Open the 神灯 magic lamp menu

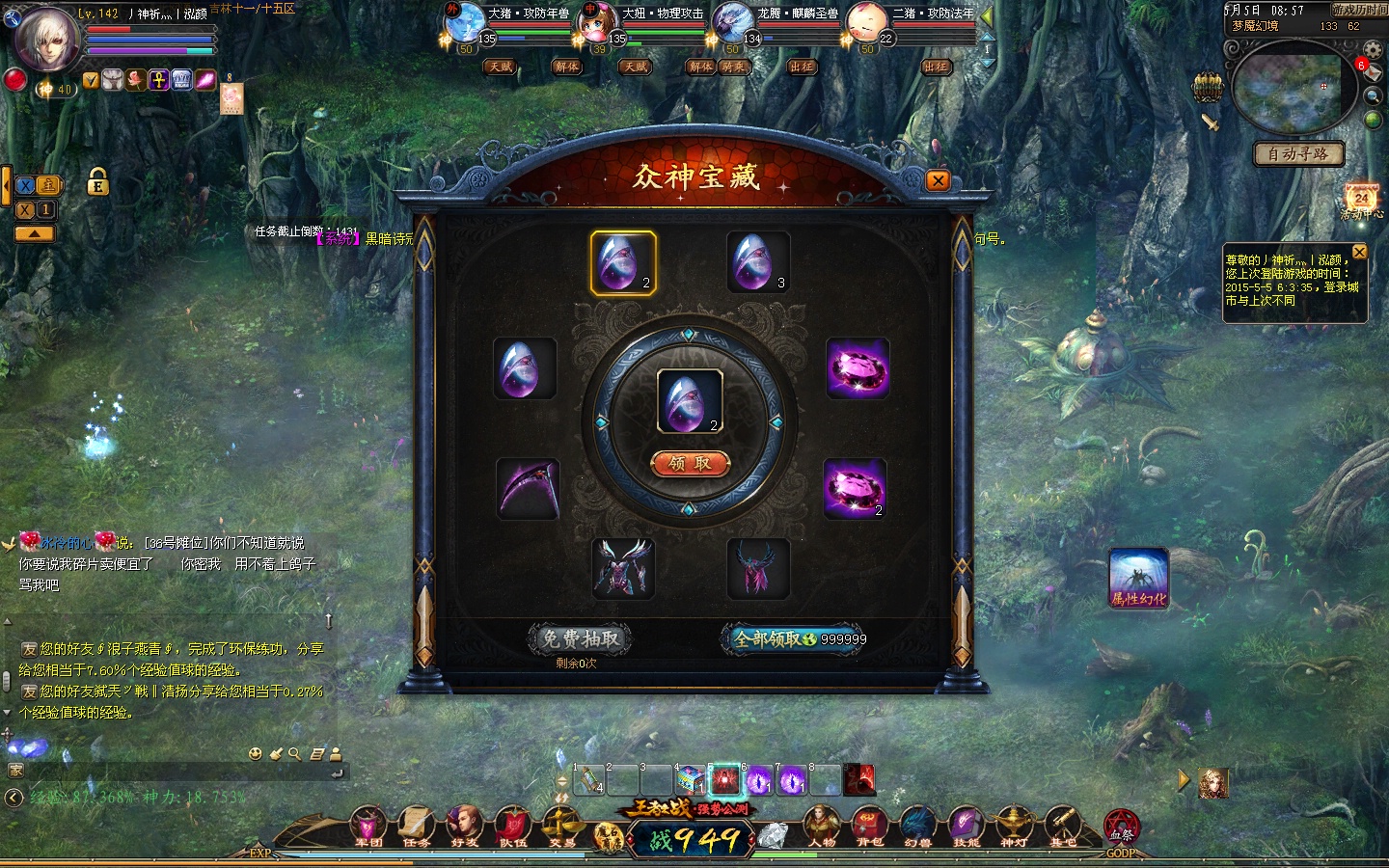(x=1014, y=827)
